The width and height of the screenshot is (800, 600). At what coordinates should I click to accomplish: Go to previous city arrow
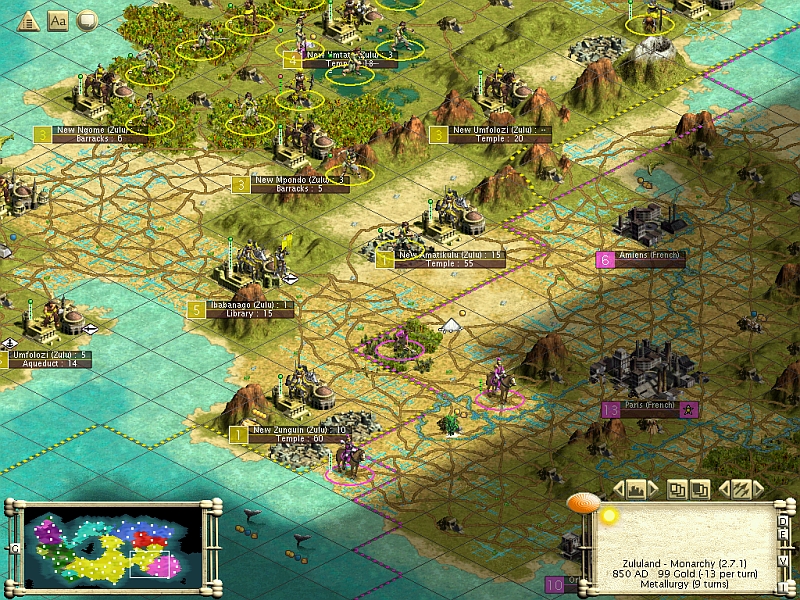click(618, 489)
